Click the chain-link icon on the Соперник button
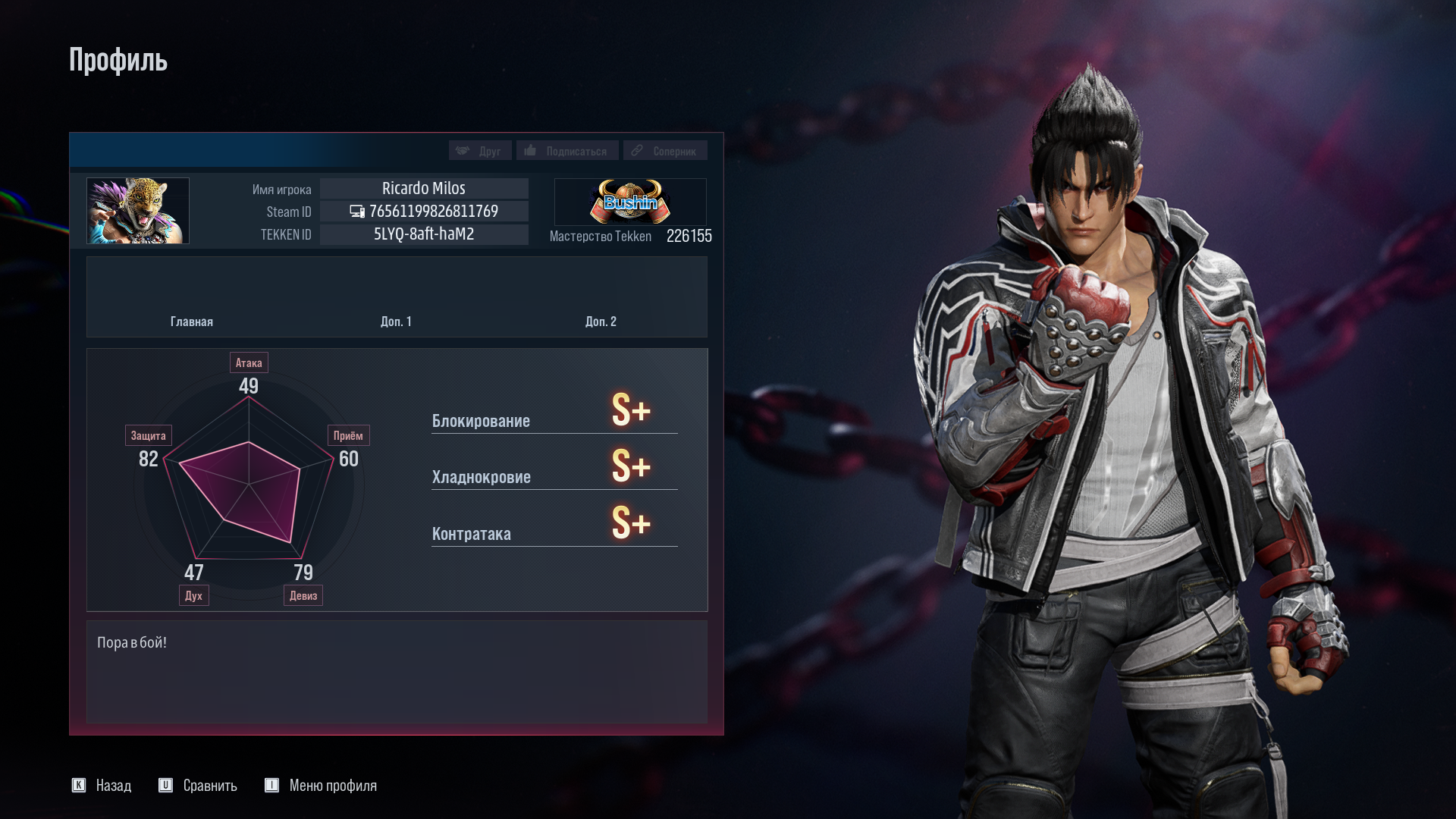The height and width of the screenshot is (819, 1456). pos(637,150)
